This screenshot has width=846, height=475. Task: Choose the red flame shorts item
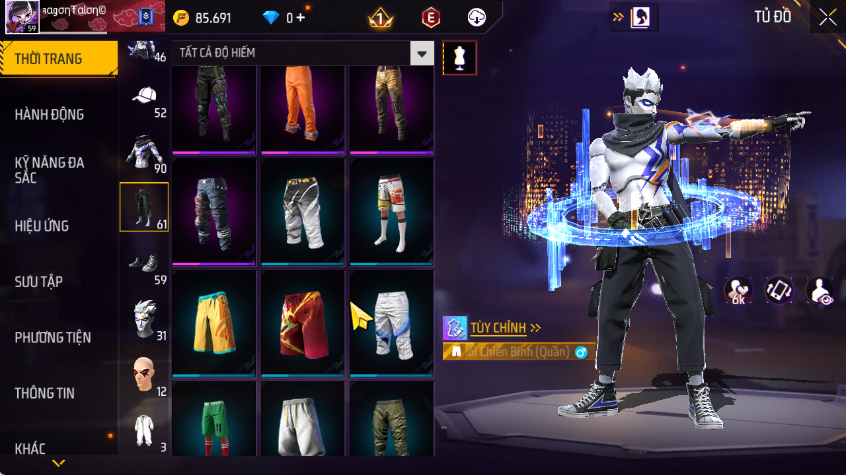[303, 322]
